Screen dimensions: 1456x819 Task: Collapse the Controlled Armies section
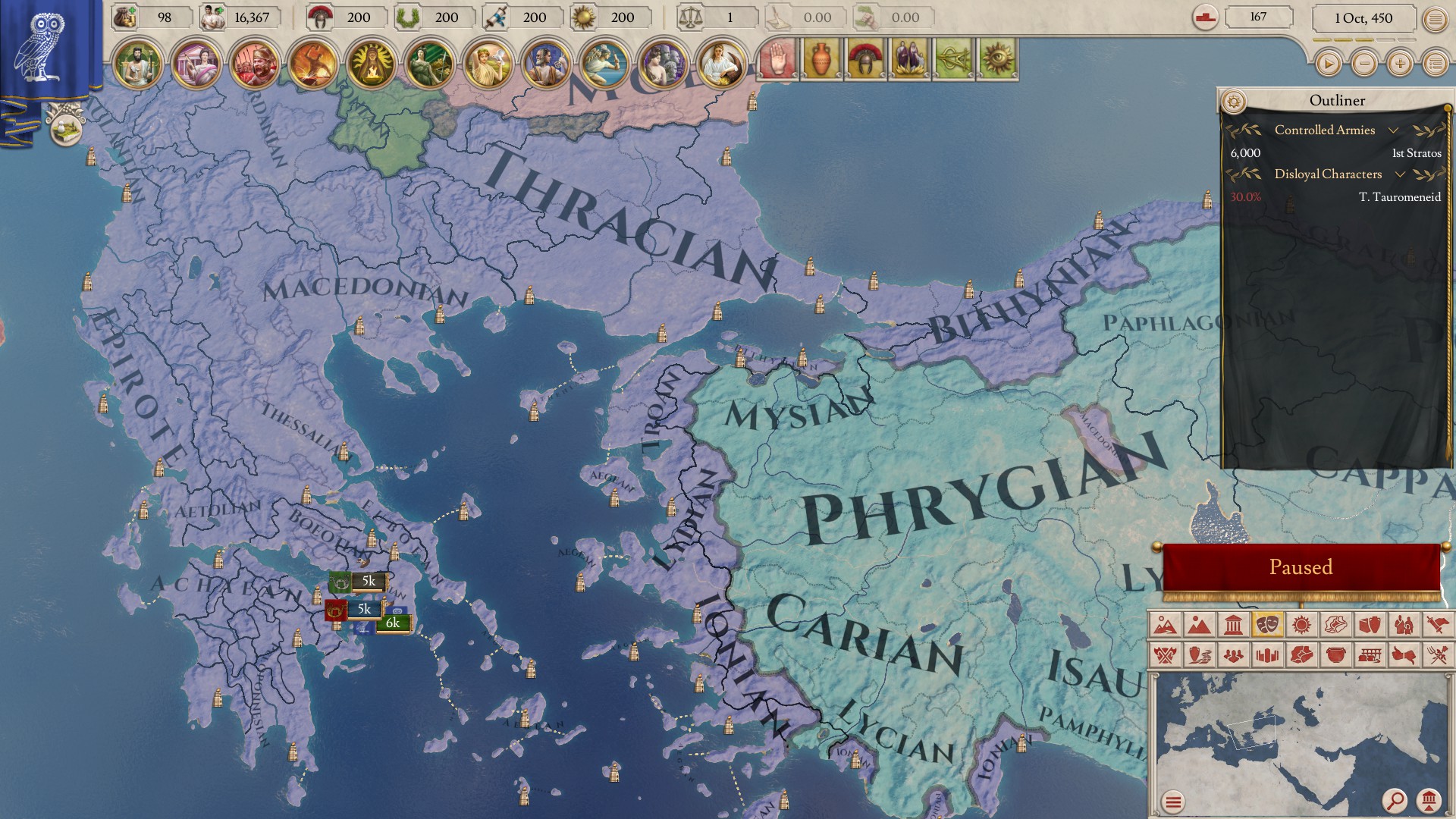tap(1393, 130)
